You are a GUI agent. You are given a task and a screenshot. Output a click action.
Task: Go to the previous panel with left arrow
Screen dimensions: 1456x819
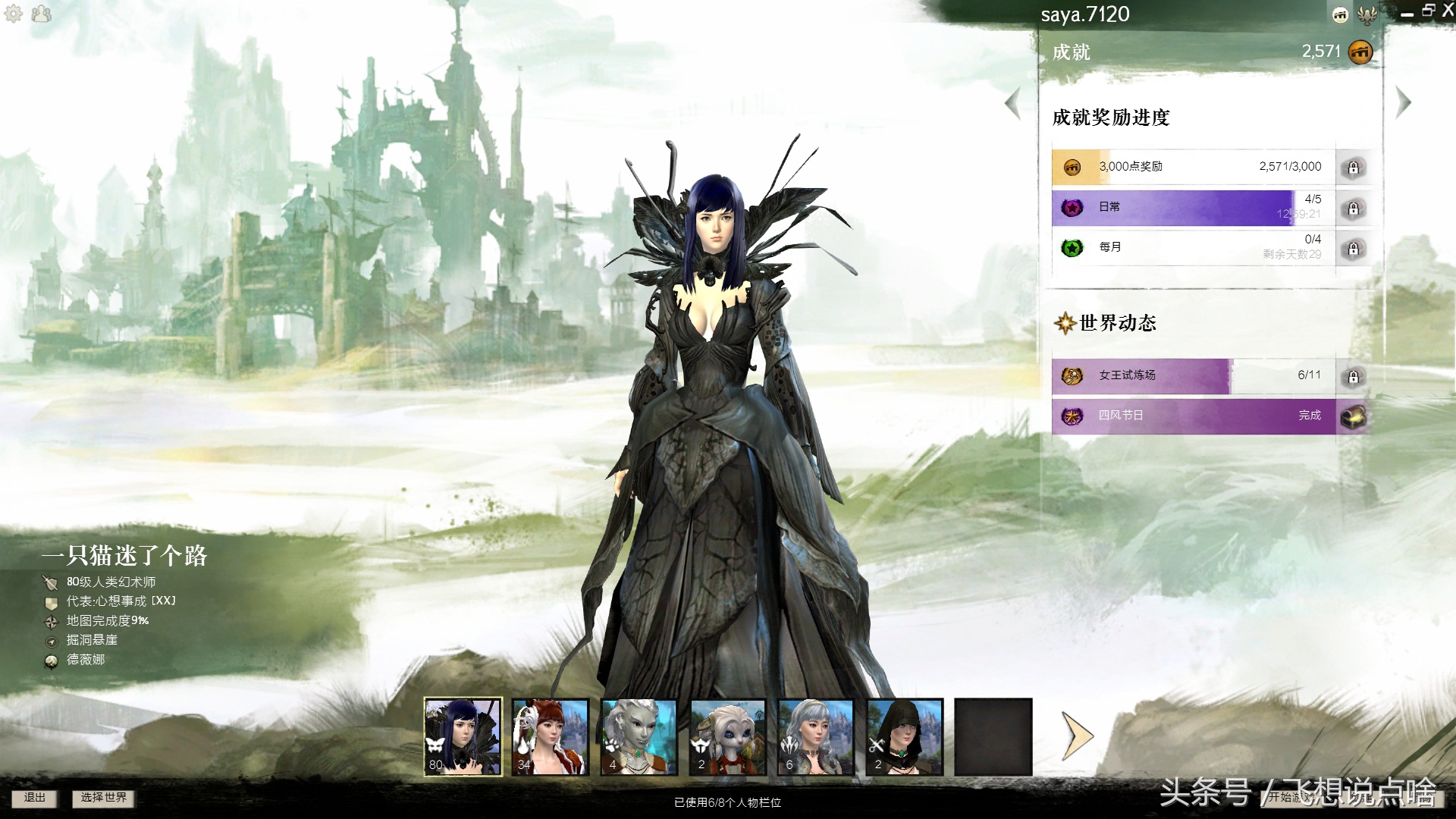tap(1013, 103)
